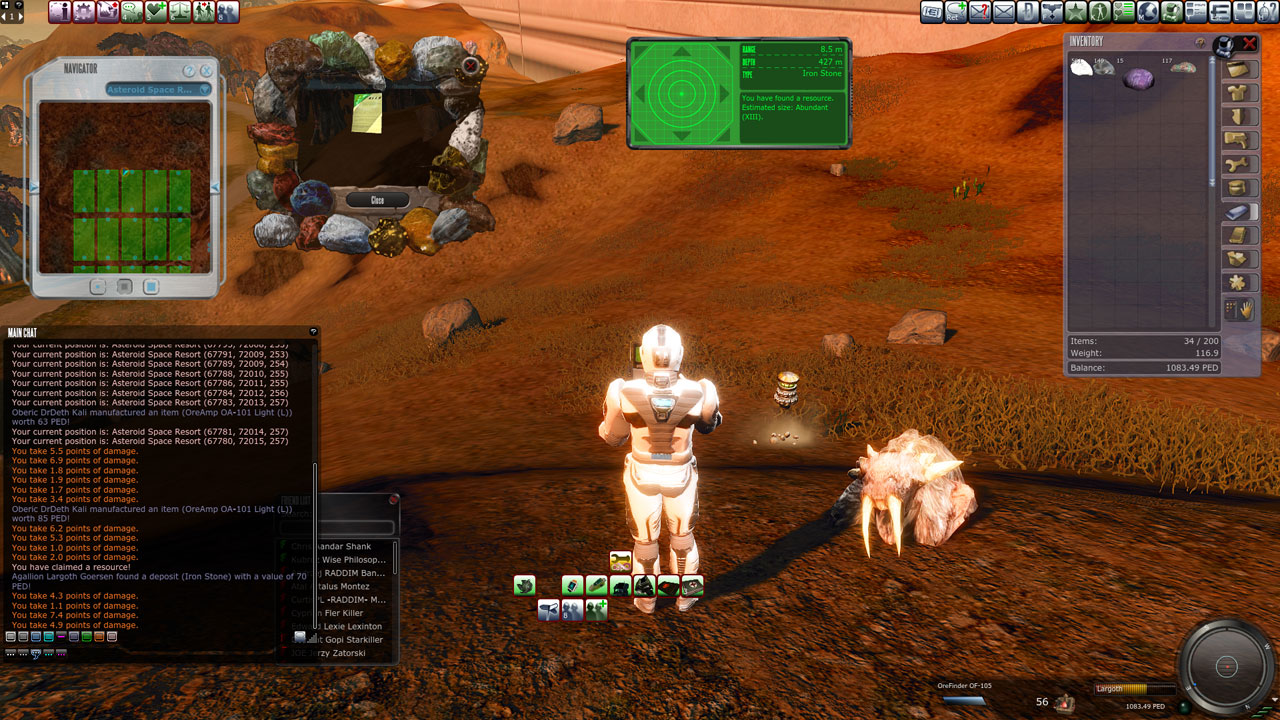This screenshot has height=720, width=1280.
Task: Select Lexie Lexinton in the friend list
Action: 350,626
